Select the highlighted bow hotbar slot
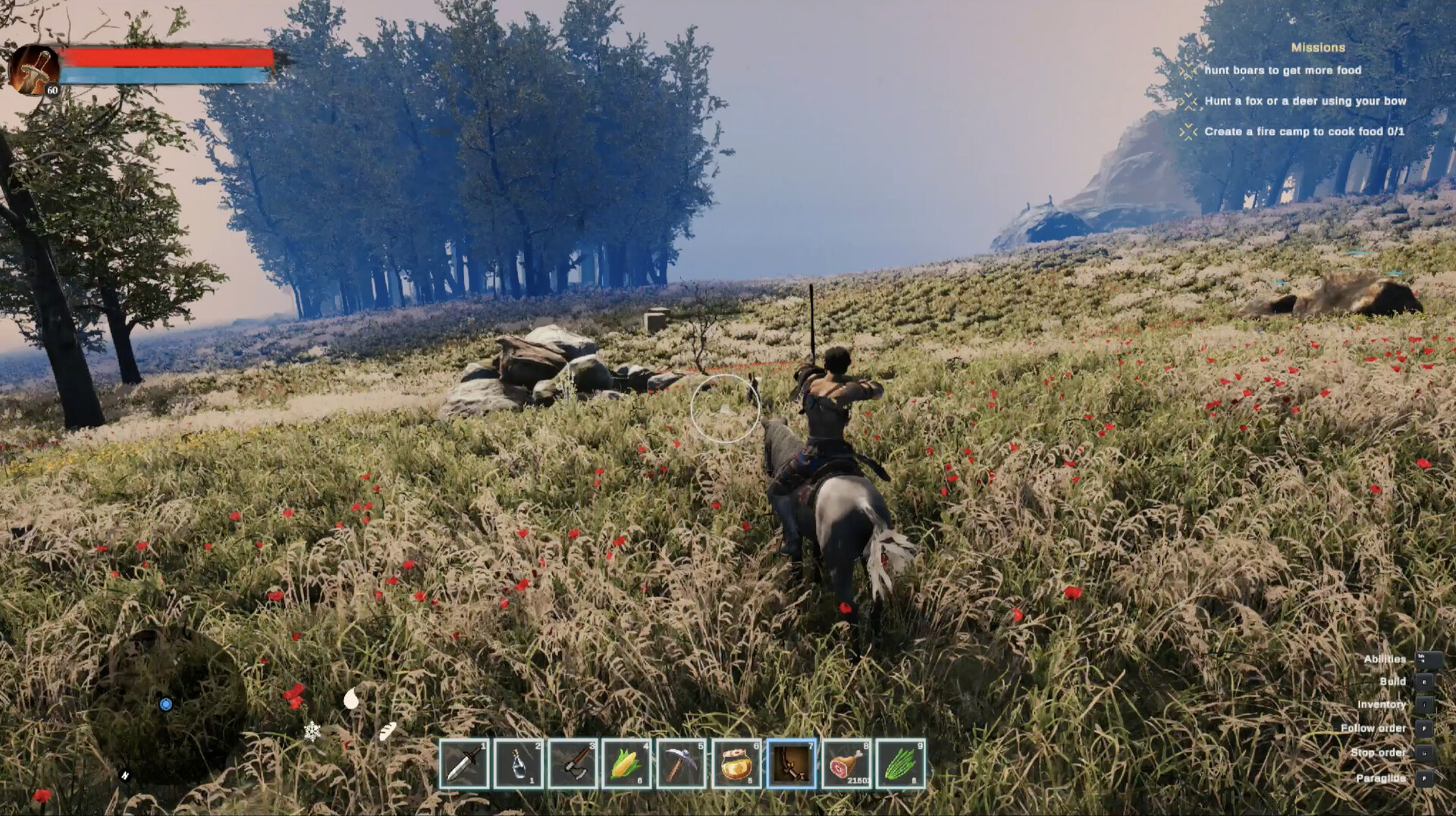This screenshot has width=1456, height=816. (x=791, y=764)
